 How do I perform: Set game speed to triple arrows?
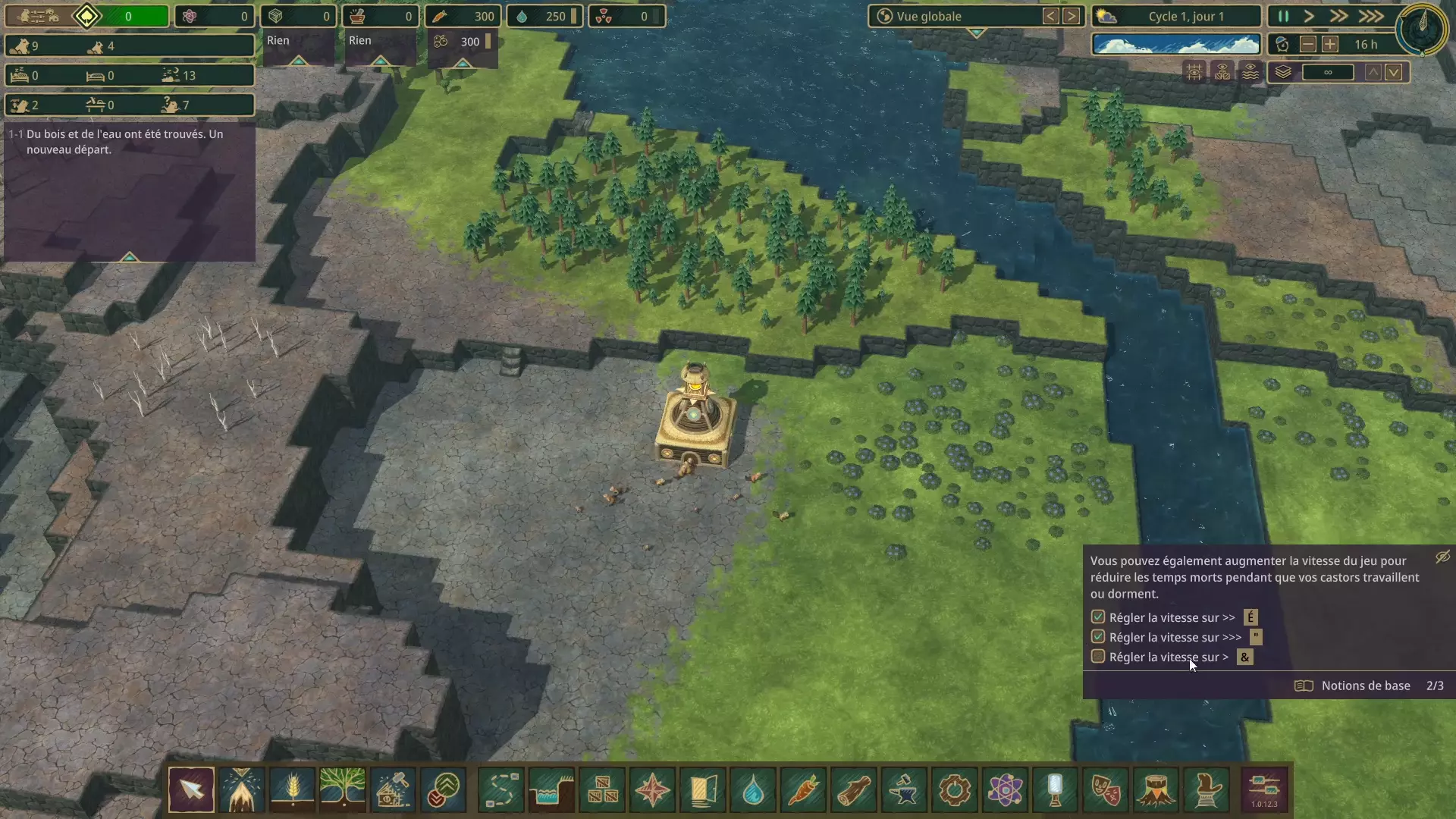coord(1370,17)
